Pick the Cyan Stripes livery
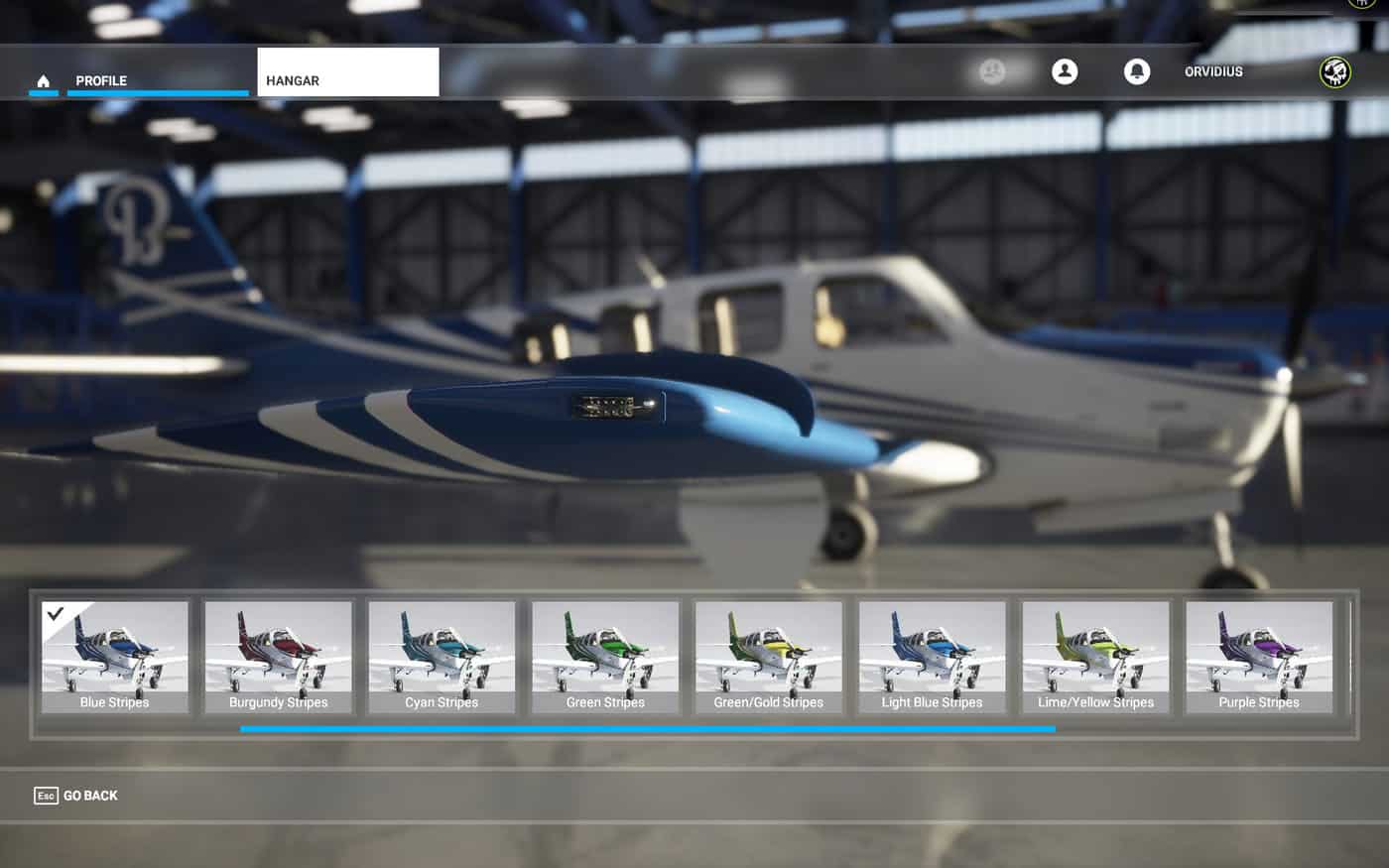1389x868 pixels. click(442, 657)
